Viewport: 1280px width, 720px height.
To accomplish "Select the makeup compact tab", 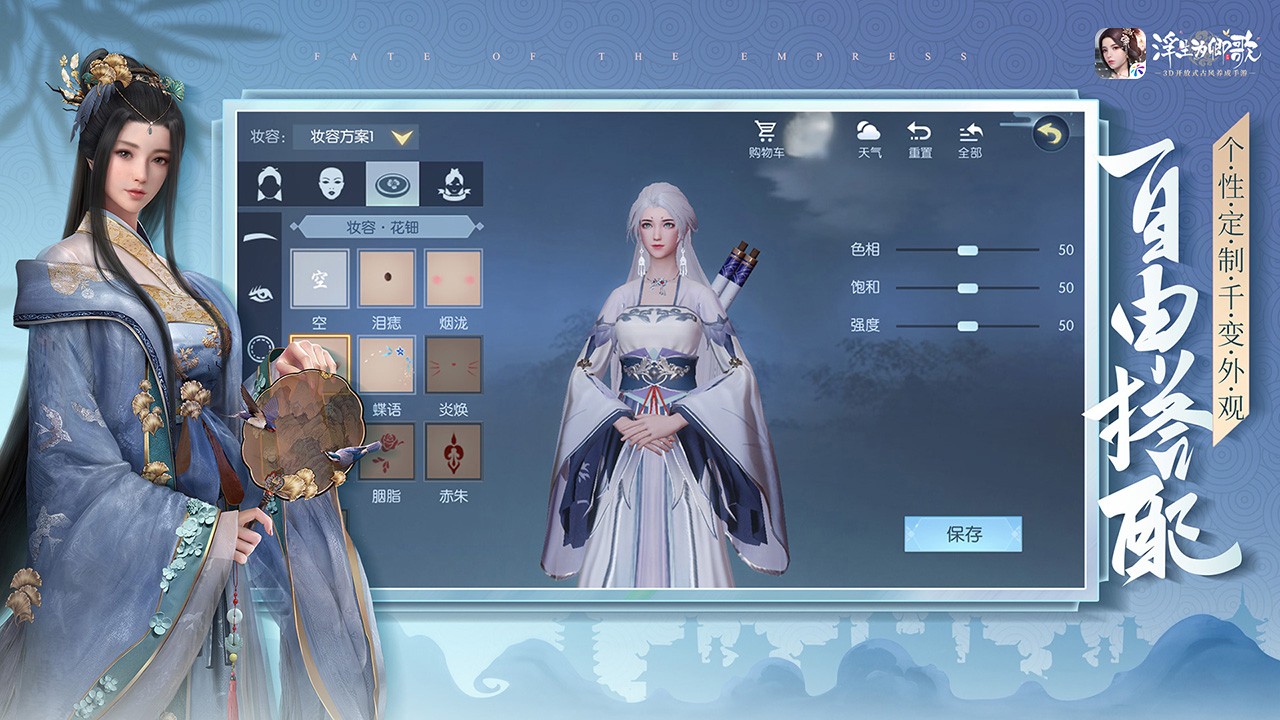I will (x=392, y=184).
